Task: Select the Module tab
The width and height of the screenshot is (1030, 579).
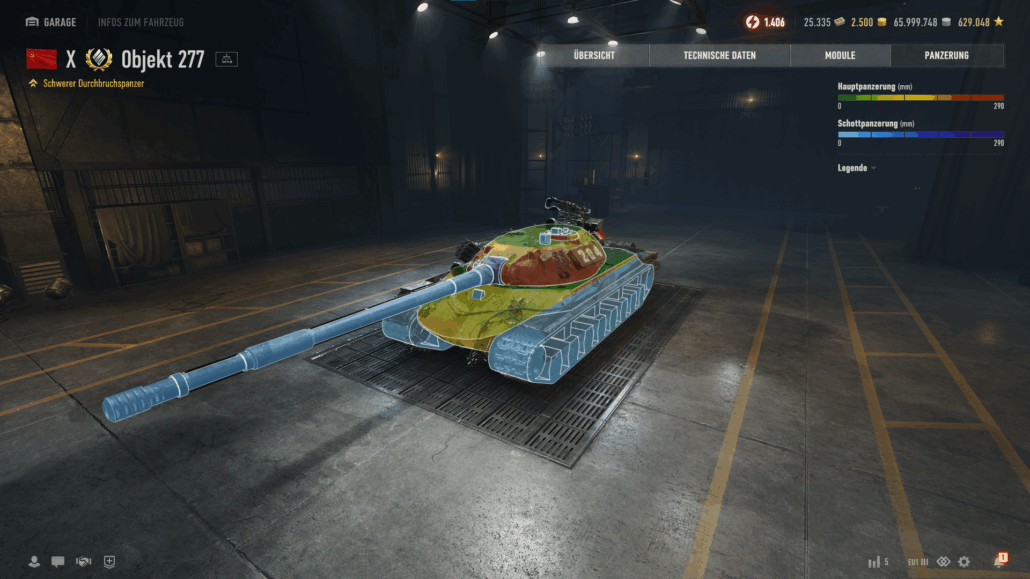Action: pyautogui.click(x=840, y=56)
